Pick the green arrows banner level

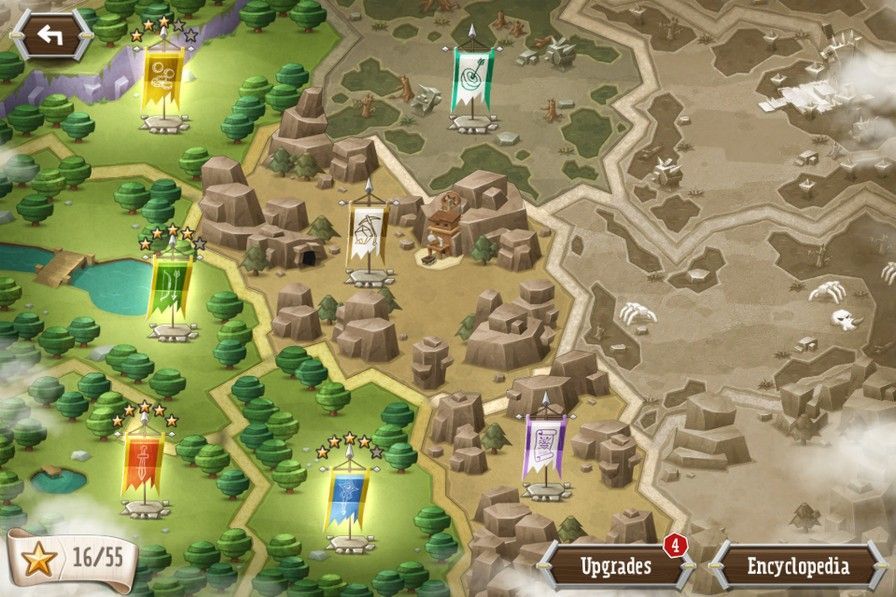169,286
